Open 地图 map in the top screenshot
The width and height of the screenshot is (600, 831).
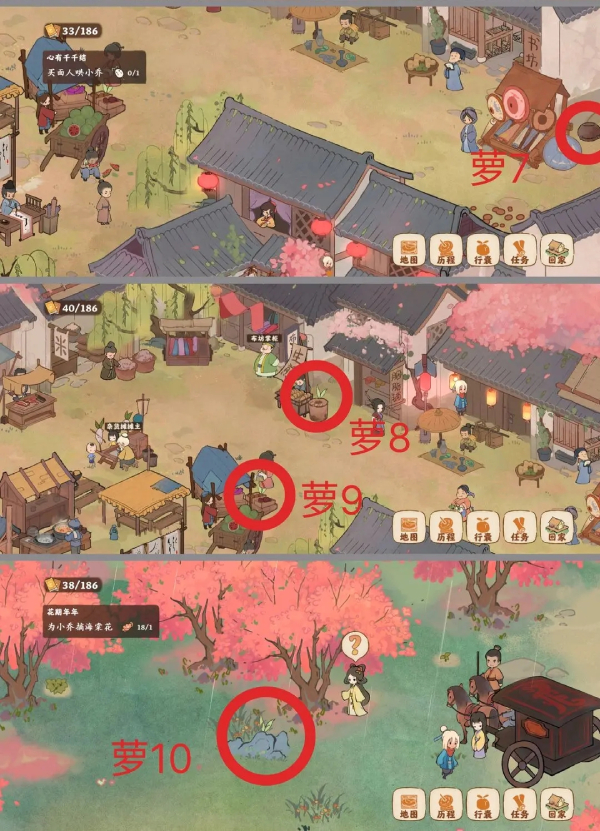[x=411, y=250]
